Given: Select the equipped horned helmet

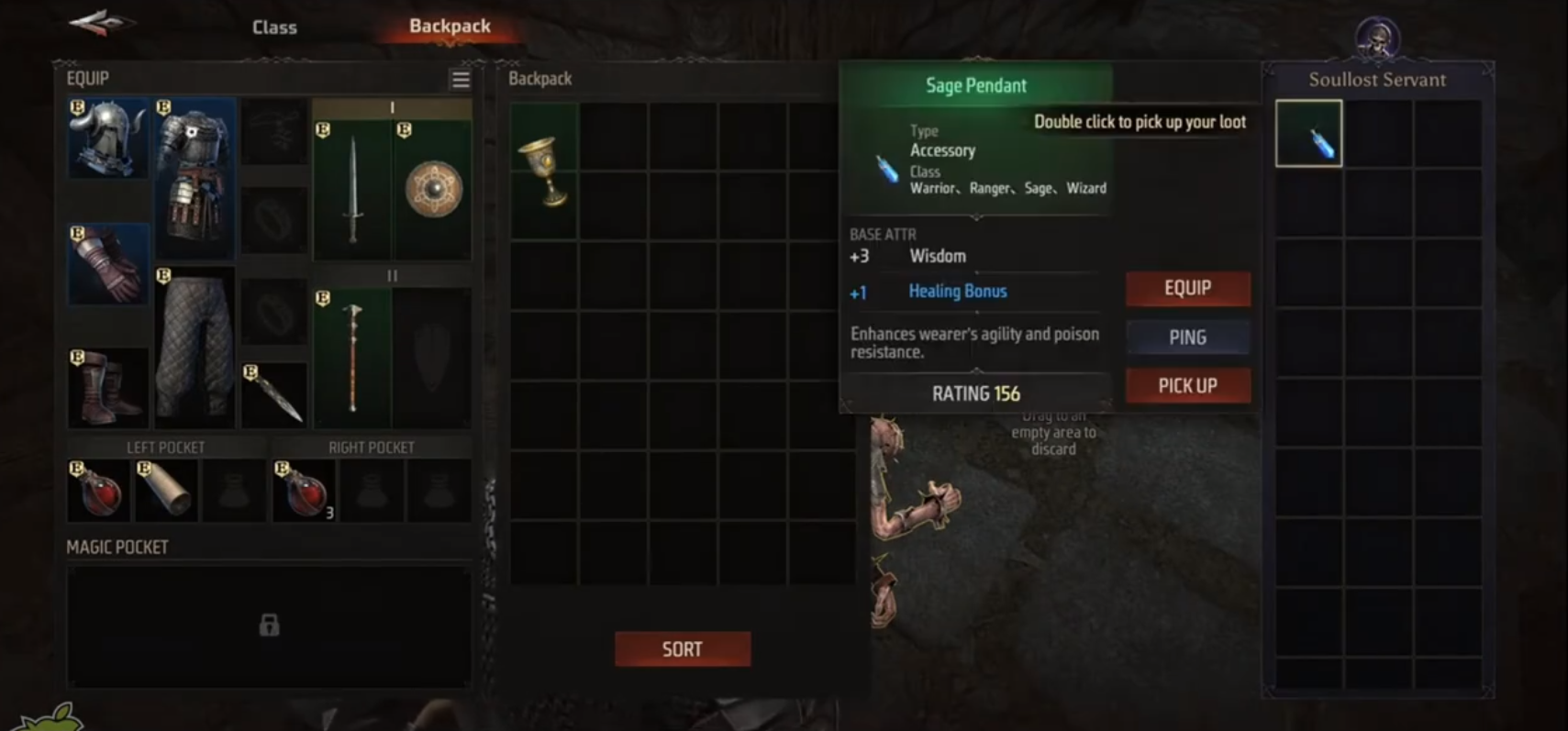Looking at the screenshot, I should 108,138.
